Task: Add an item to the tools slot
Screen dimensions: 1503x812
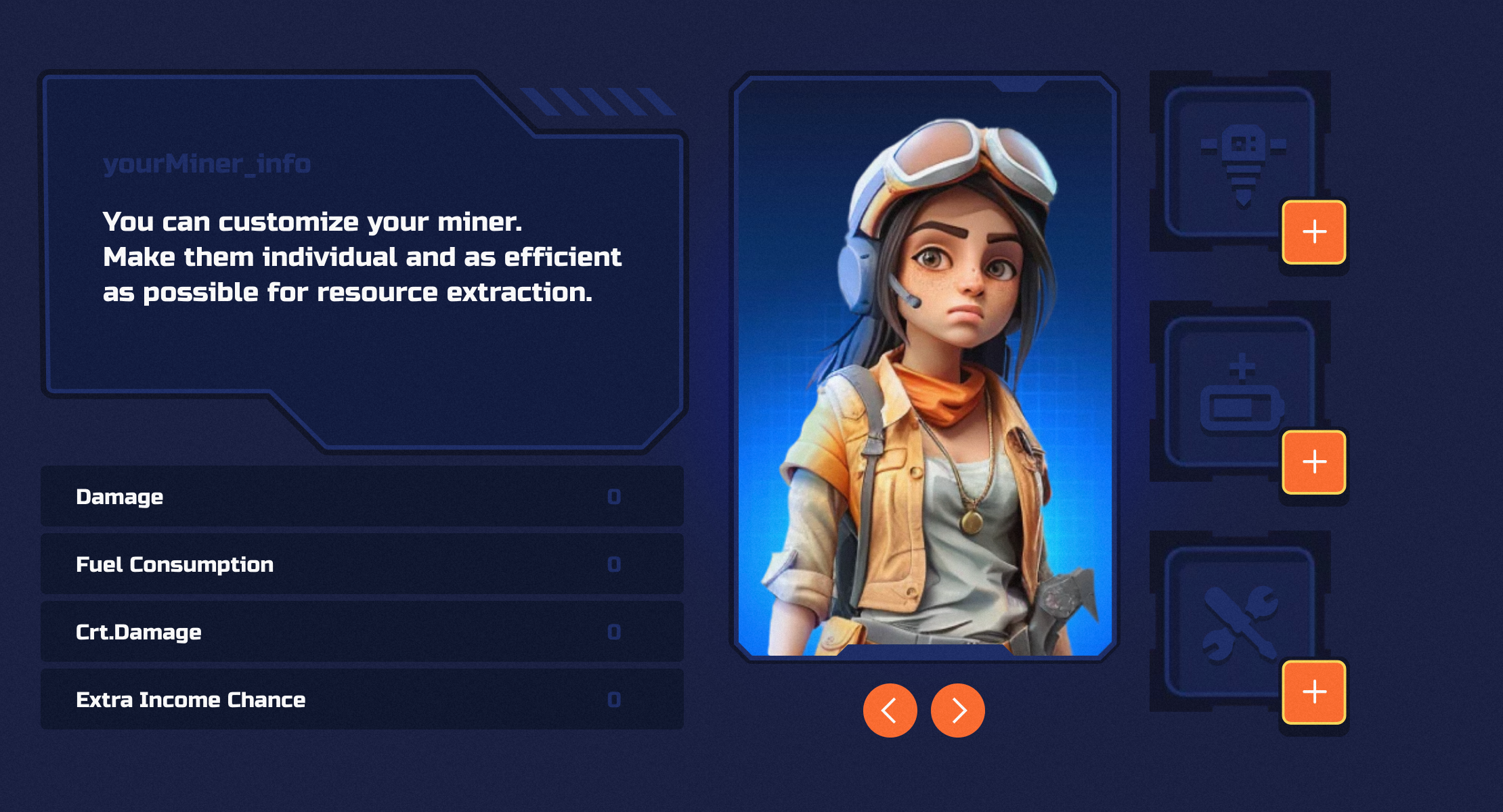Action: click(x=1313, y=692)
